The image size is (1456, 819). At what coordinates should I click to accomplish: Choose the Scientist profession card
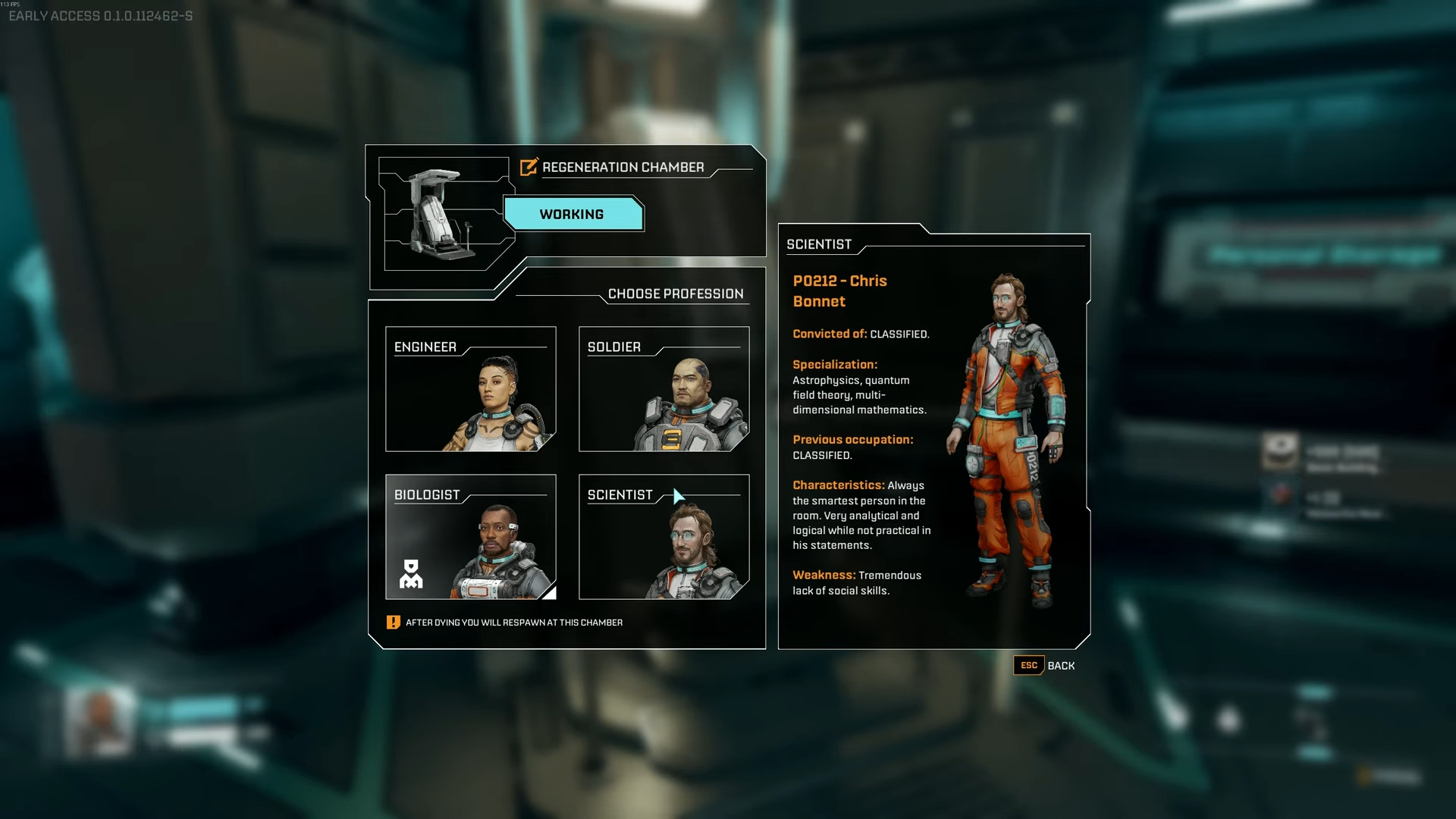[664, 537]
